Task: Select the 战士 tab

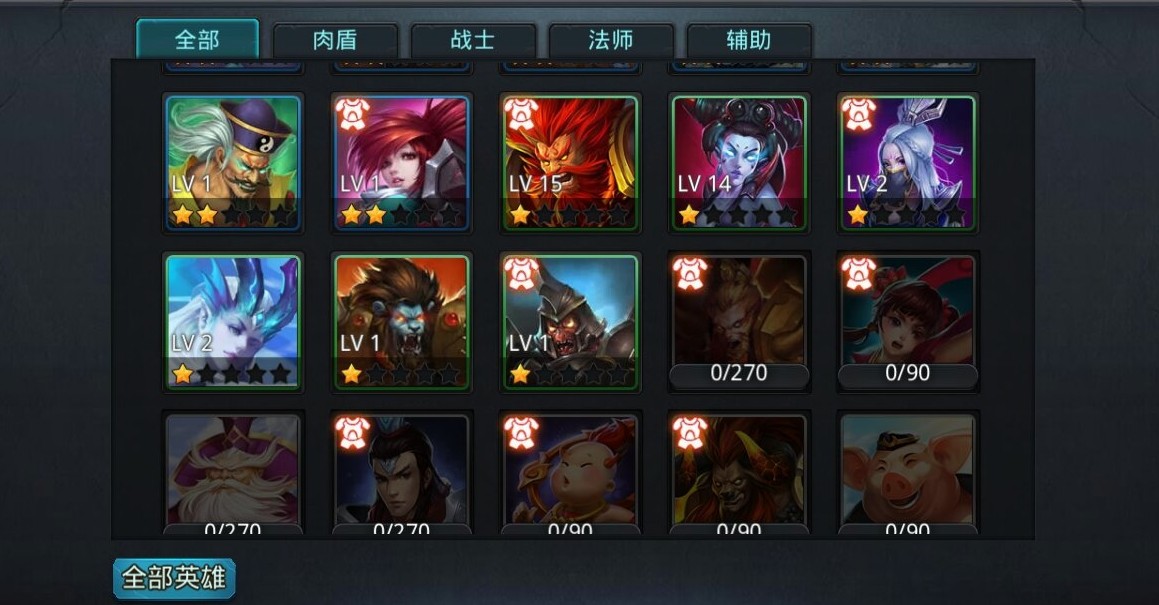Action: pyautogui.click(x=473, y=41)
